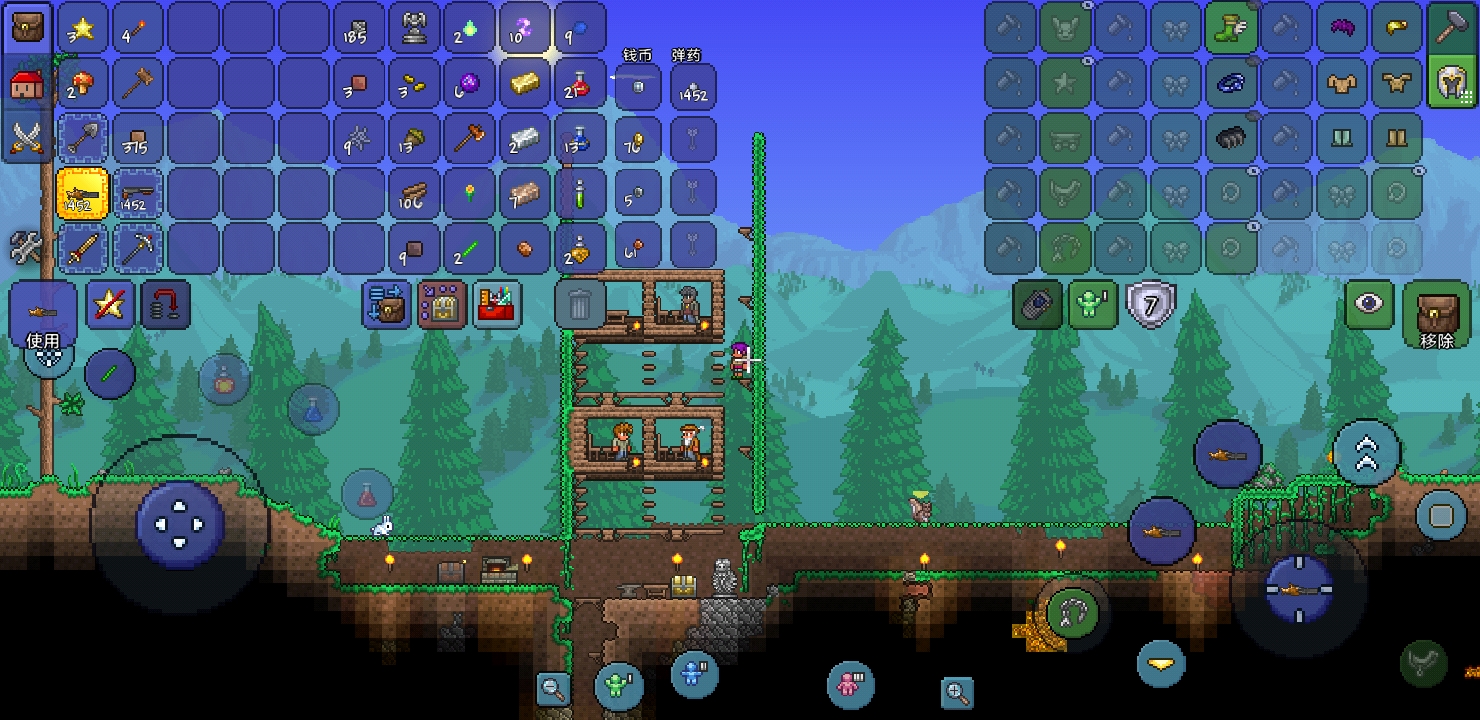
Task: Tap the double-arrow jump button
Action: tap(1366, 453)
